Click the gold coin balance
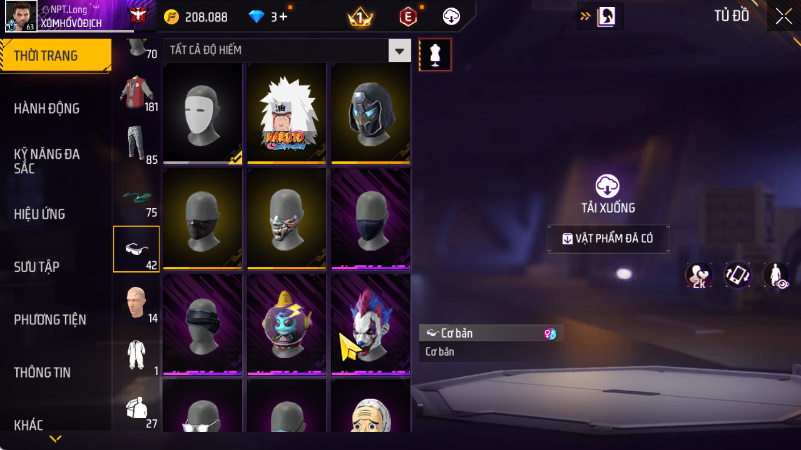Viewport: 801px width, 450px height. (x=197, y=17)
